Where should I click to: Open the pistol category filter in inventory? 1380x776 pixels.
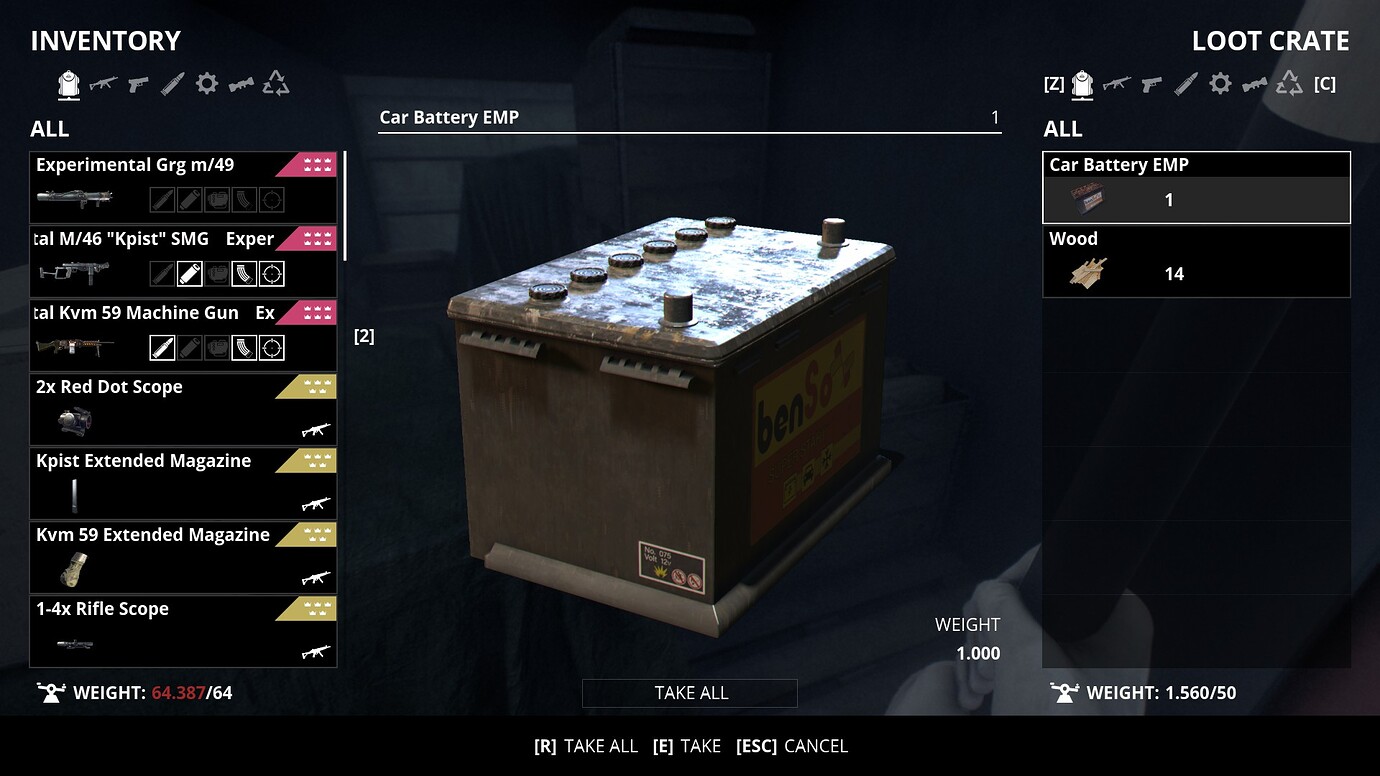point(136,84)
